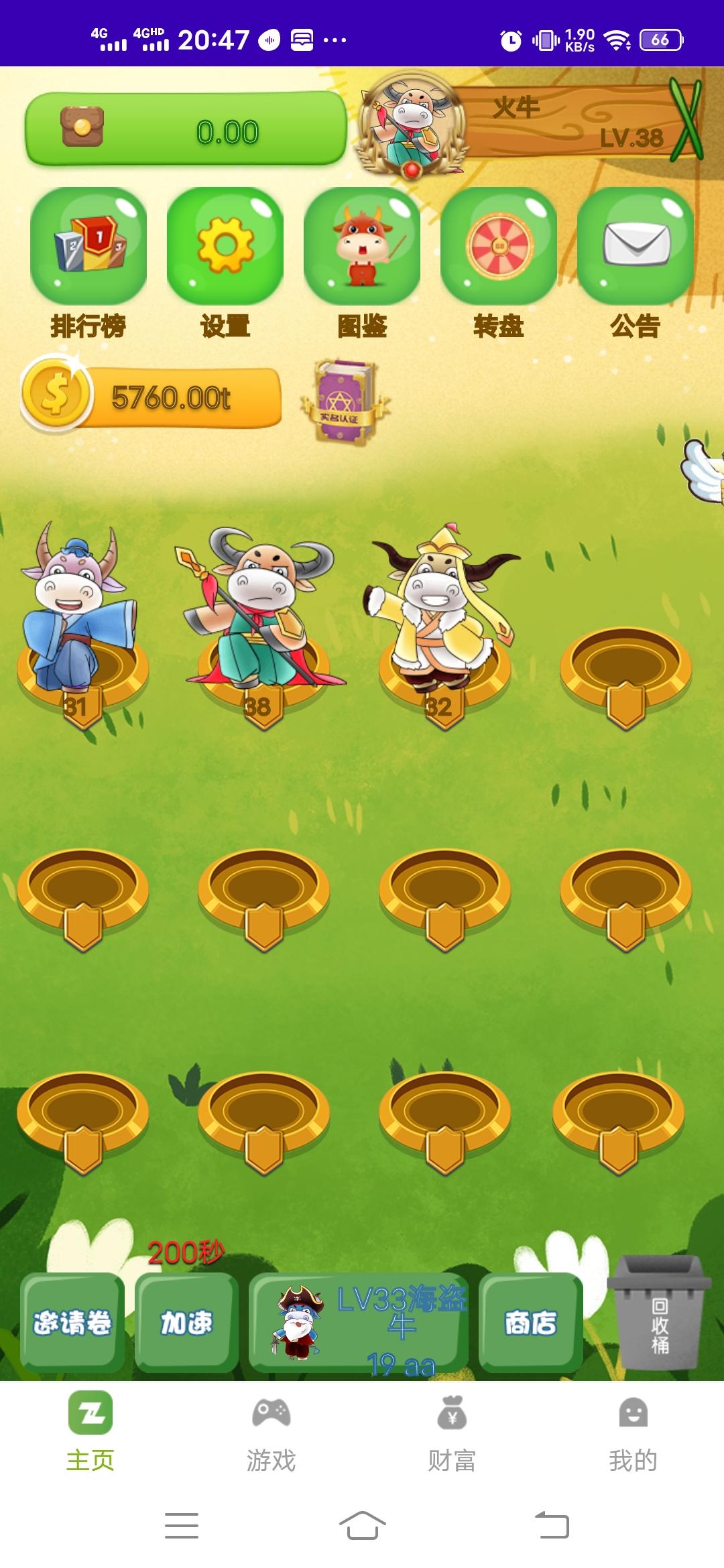Screen dimensions: 724x1568
Task: Open the 转盘 prize wheel
Action: 499,247
